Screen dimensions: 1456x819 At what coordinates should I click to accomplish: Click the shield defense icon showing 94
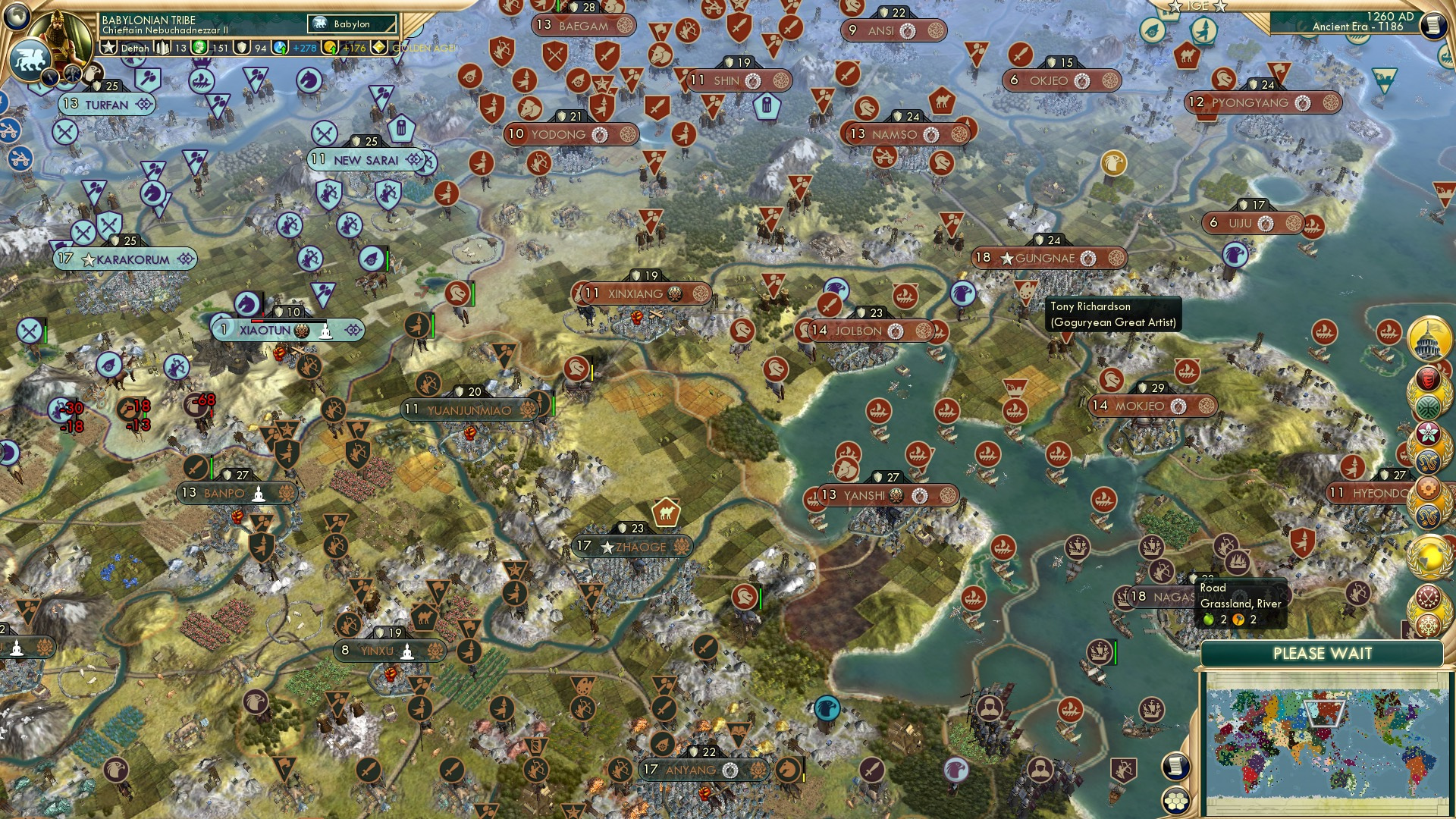click(241, 47)
